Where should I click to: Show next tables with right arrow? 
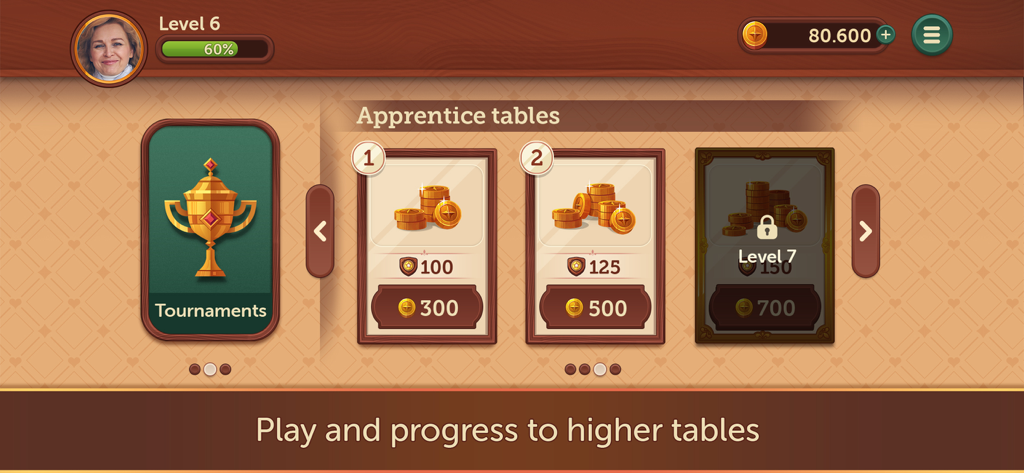tap(865, 231)
